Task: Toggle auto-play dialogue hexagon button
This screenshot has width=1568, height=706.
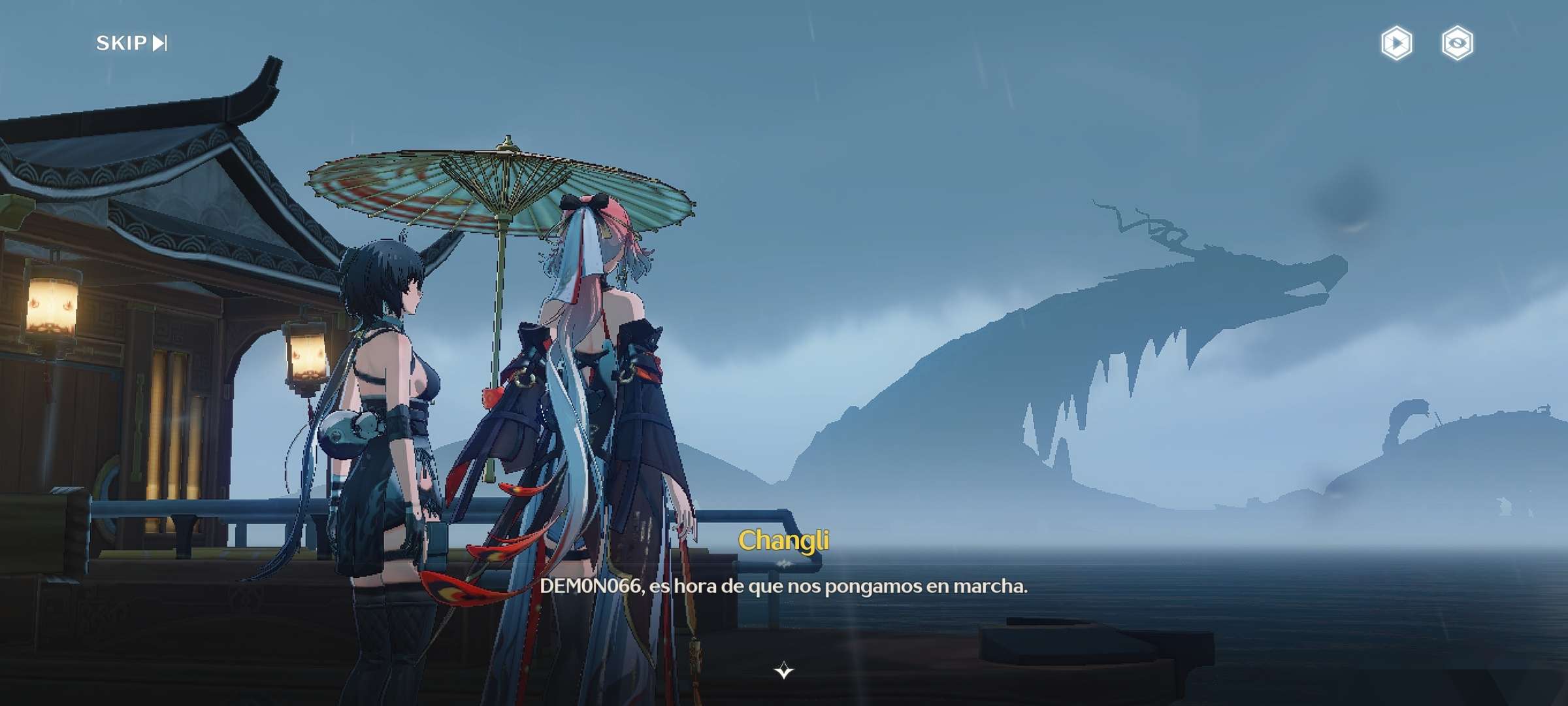Action: 1396,44
